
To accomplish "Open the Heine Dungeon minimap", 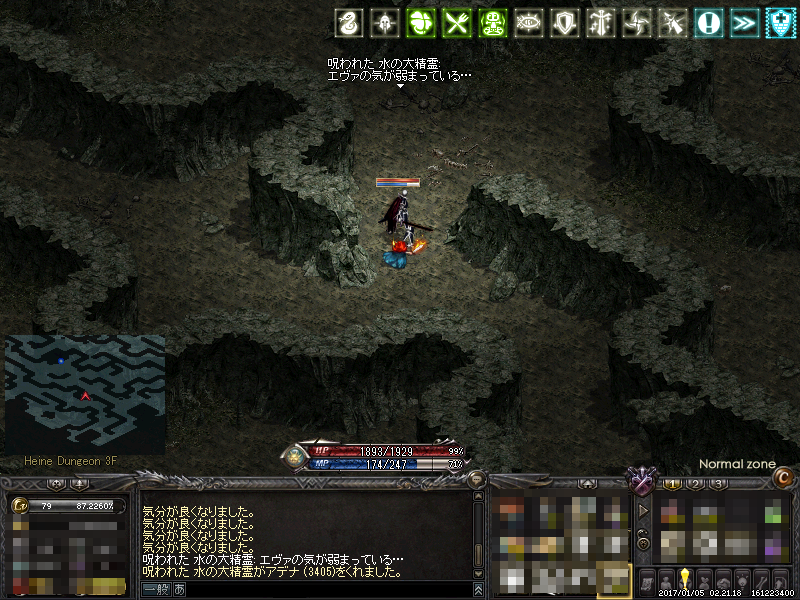I will click(85, 394).
